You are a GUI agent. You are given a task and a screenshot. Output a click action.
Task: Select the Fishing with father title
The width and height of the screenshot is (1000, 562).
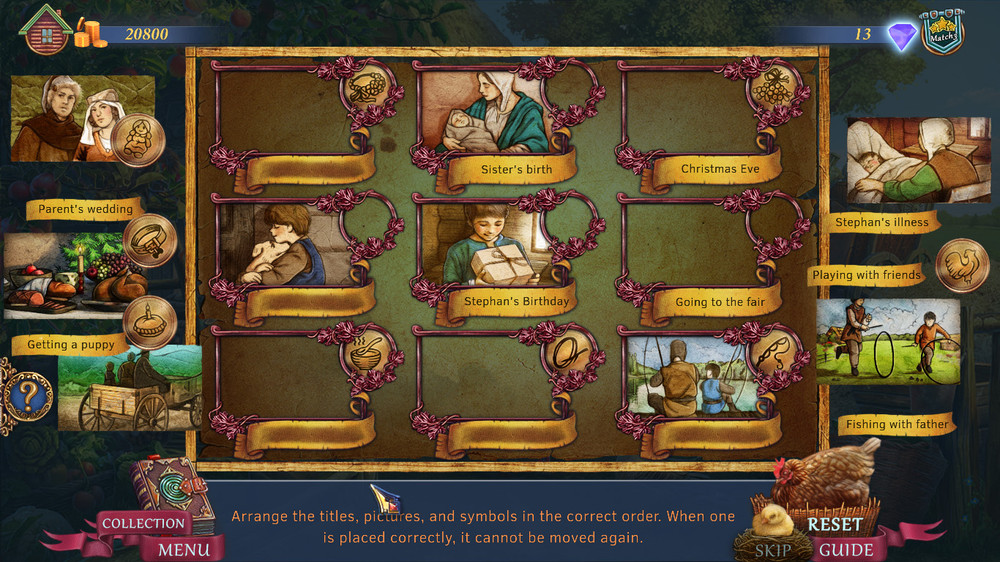(897, 424)
